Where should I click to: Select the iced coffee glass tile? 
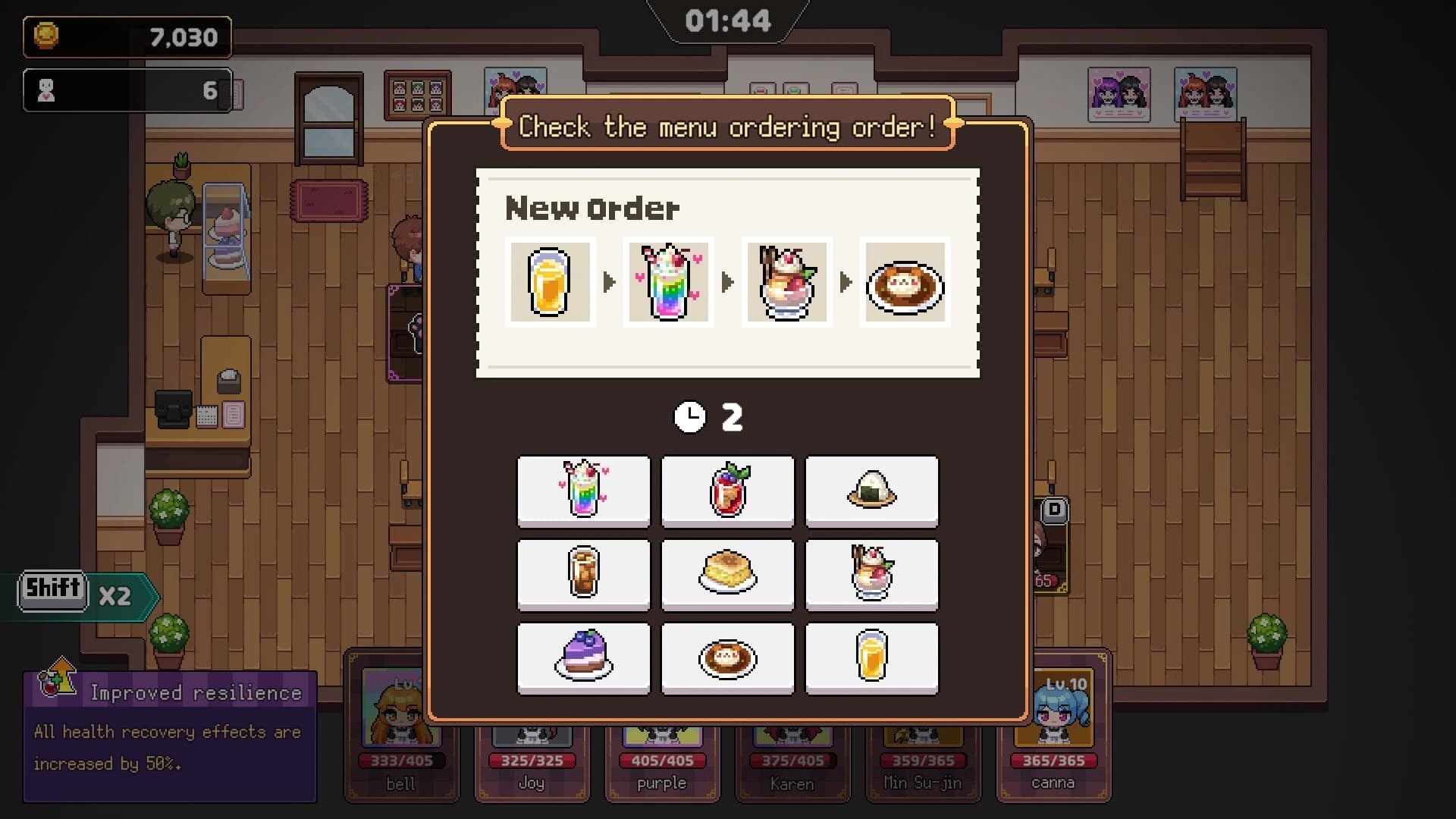point(583,575)
